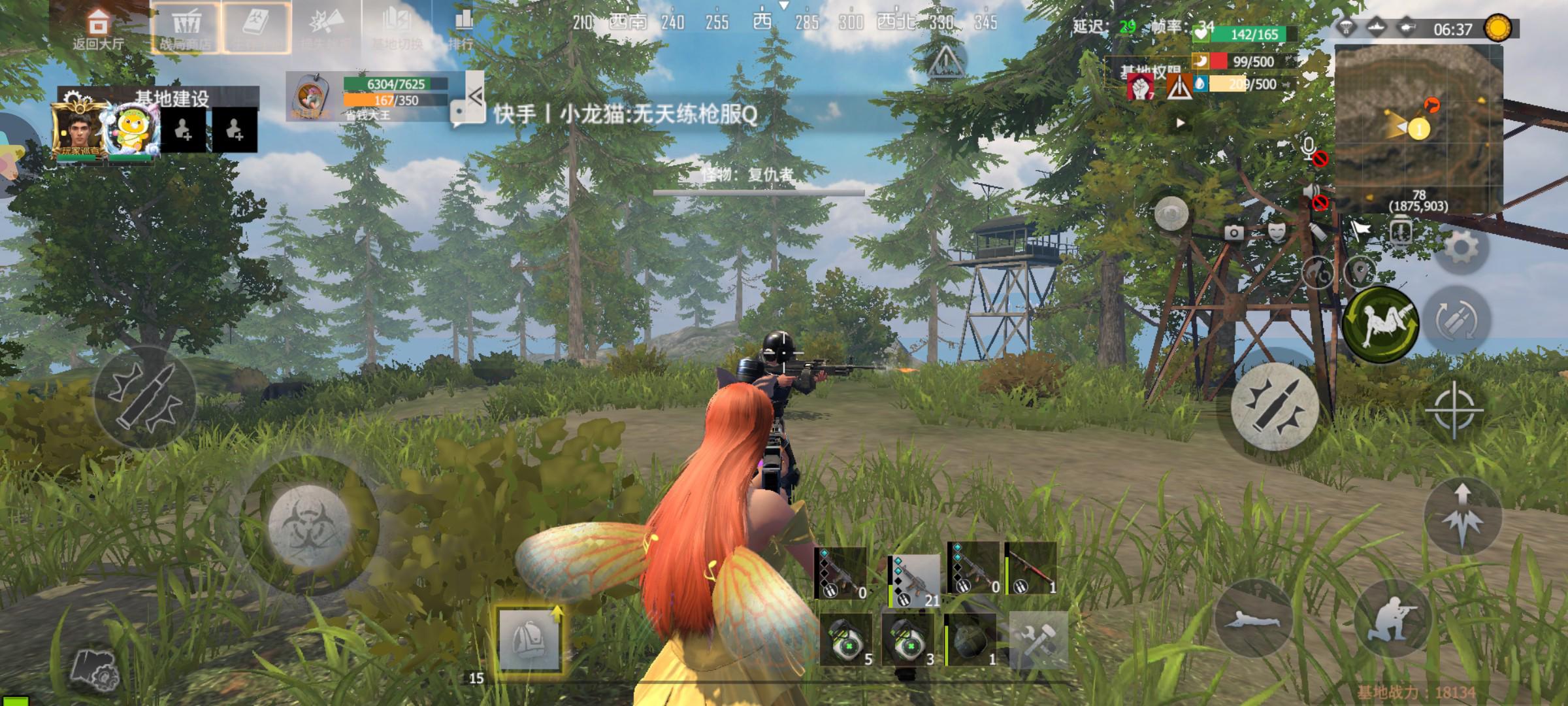This screenshot has height=706, width=1568.
Task: Aim down sights with crosshair button
Action: pyautogui.click(x=1454, y=411)
